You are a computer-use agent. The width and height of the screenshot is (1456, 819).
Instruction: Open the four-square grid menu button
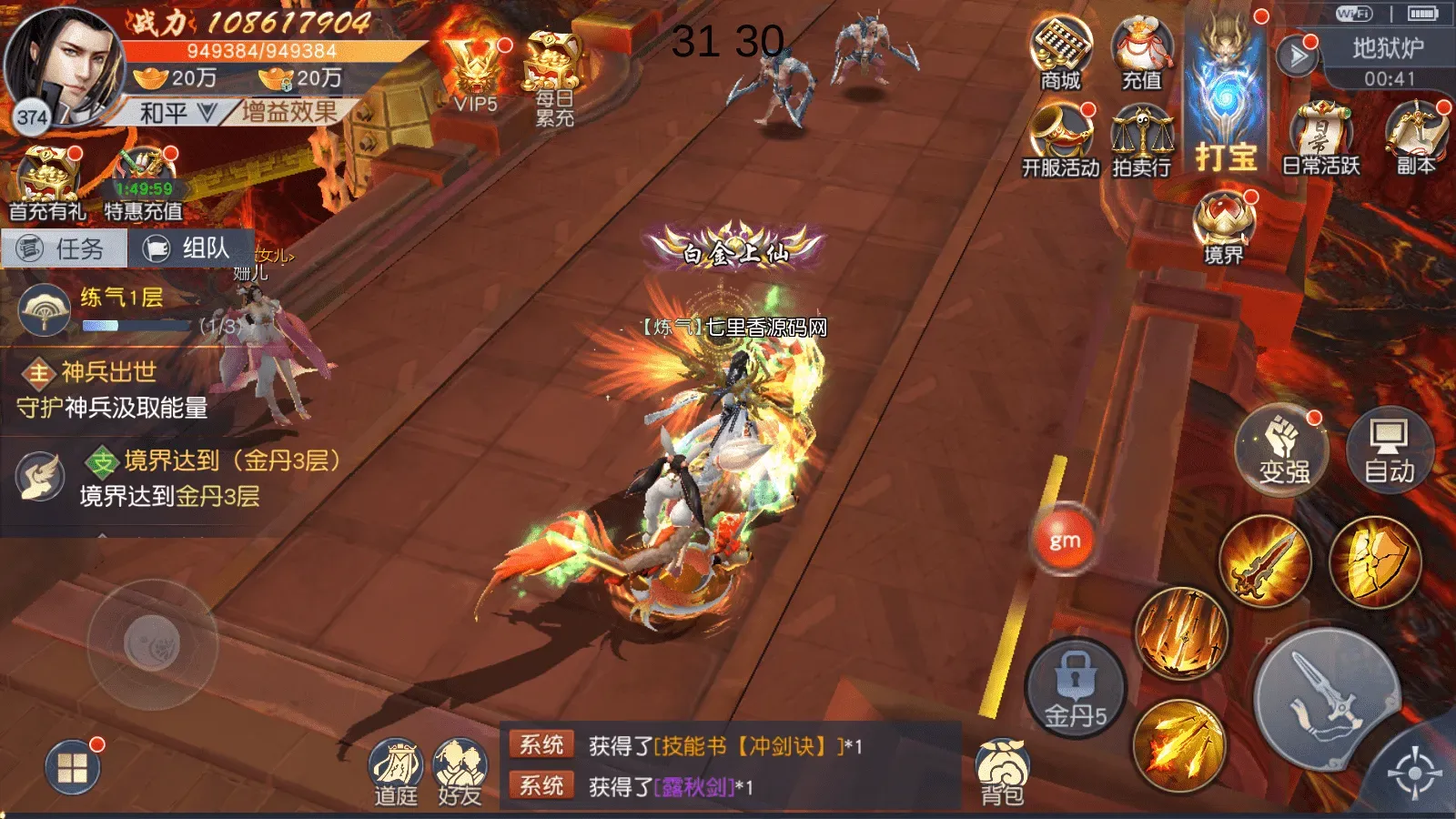click(x=73, y=768)
